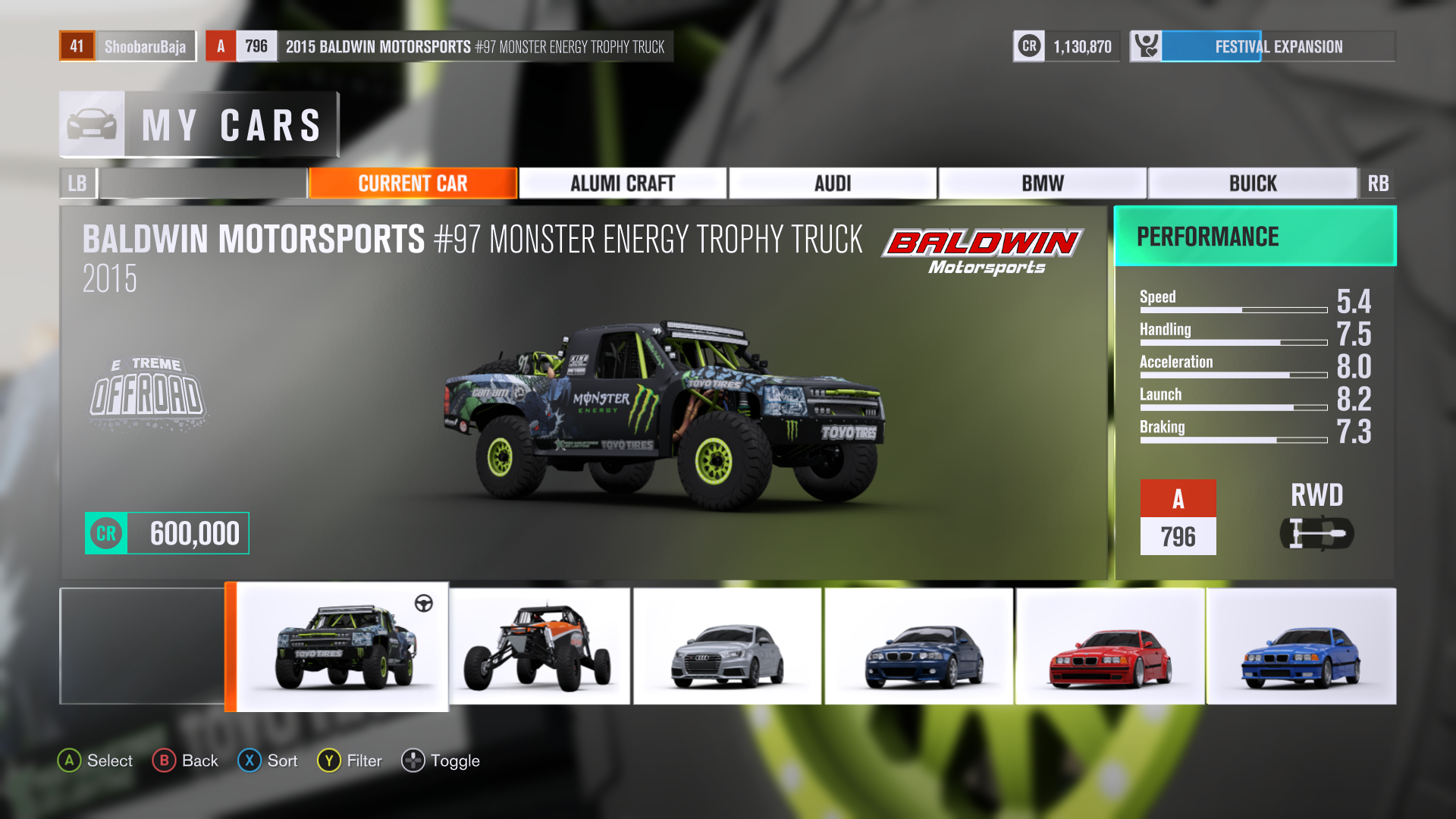Click the Baldwin Motorsports logo
This screenshot has width=1456, height=819.
981,250
